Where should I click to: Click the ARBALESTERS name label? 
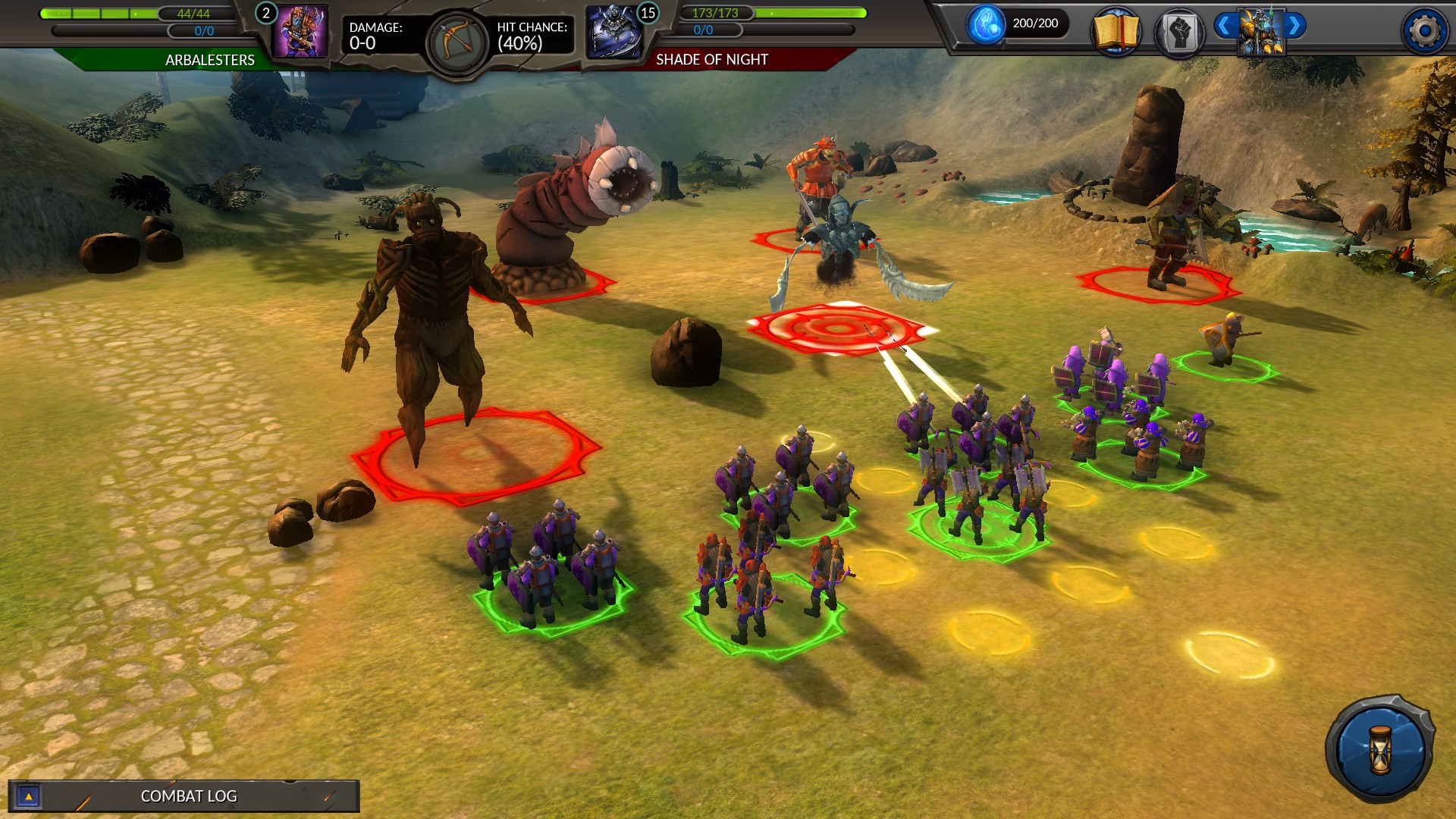click(209, 60)
